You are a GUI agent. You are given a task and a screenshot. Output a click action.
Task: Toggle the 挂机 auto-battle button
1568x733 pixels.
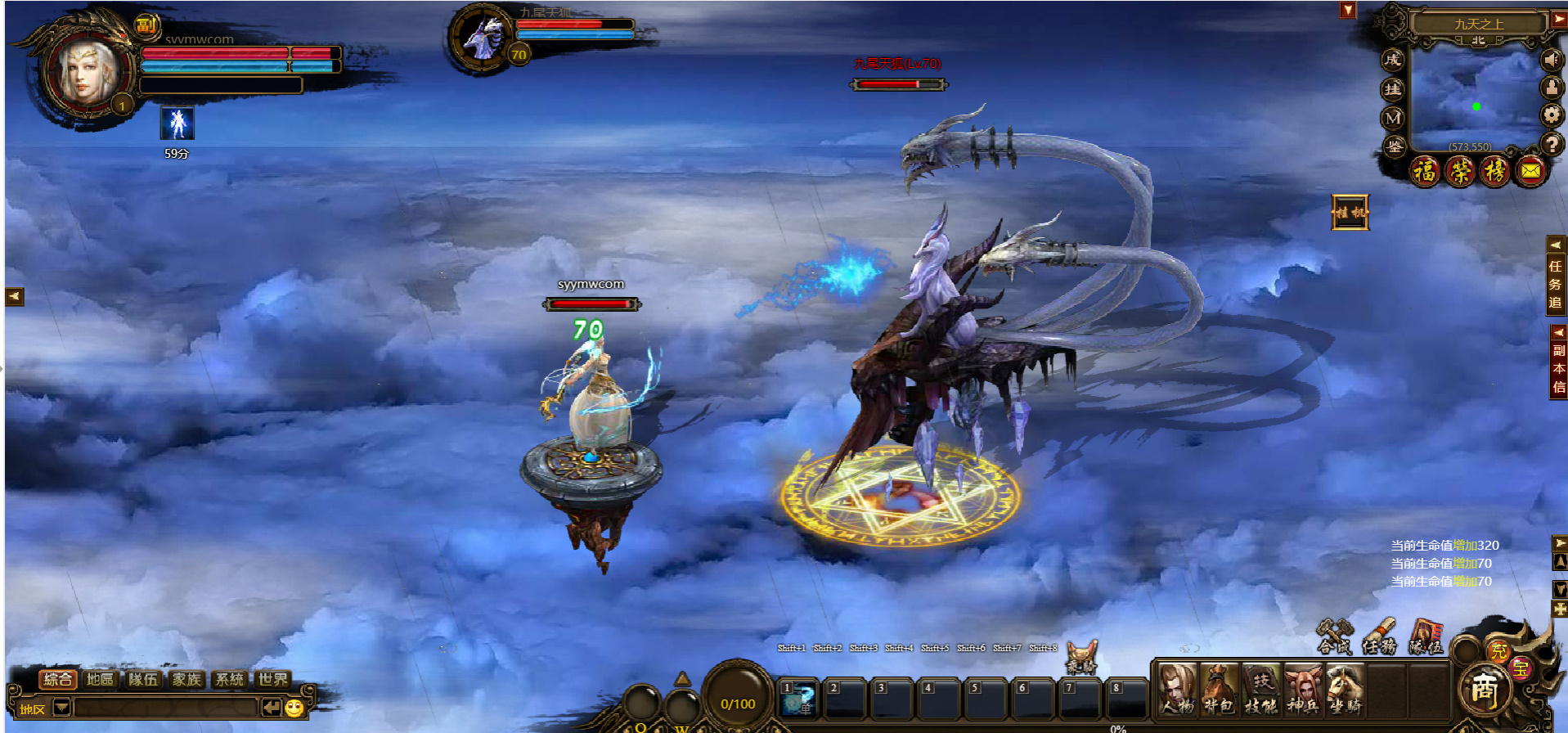coord(1350,213)
